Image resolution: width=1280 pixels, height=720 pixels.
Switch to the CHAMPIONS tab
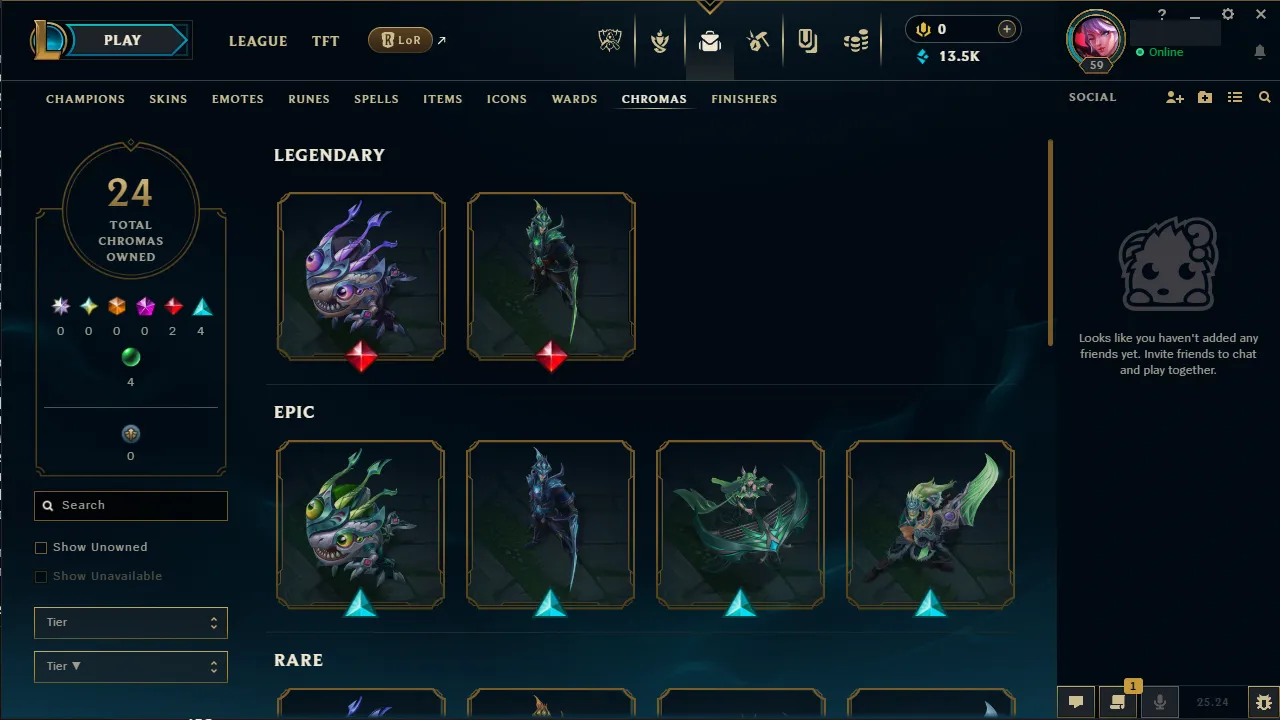coord(85,99)
